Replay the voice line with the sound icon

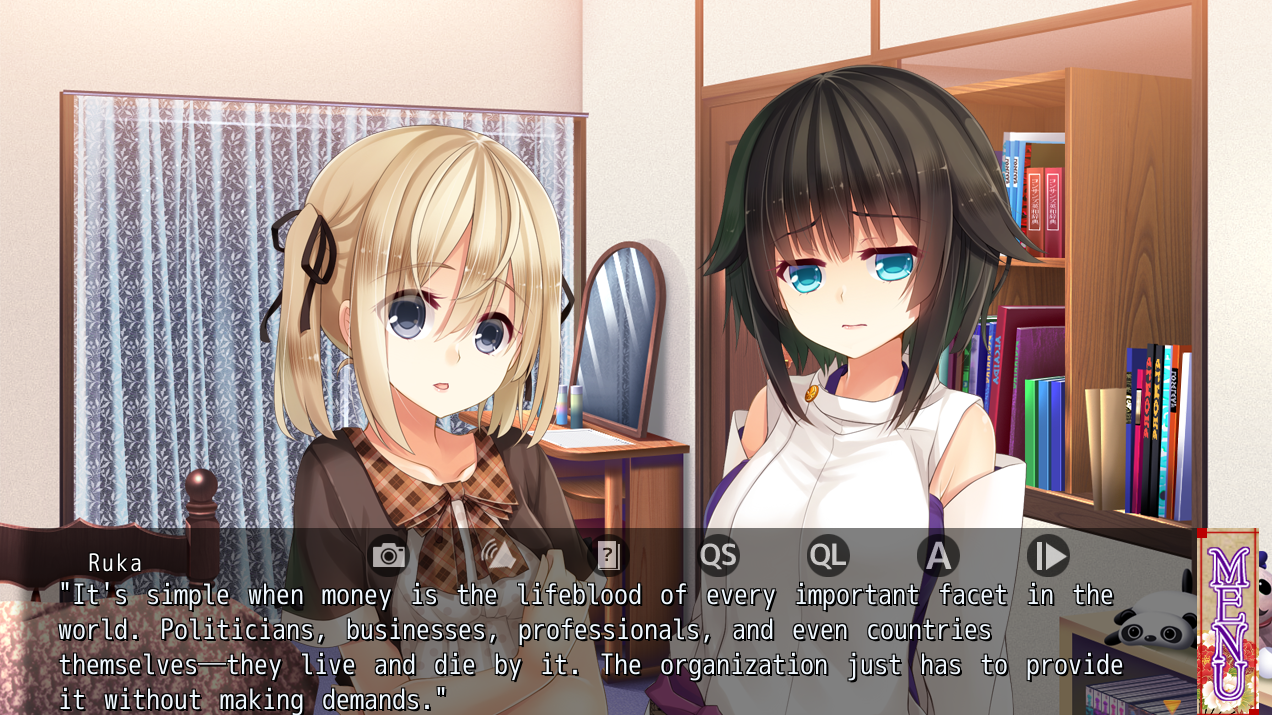[x=497, y=555]
